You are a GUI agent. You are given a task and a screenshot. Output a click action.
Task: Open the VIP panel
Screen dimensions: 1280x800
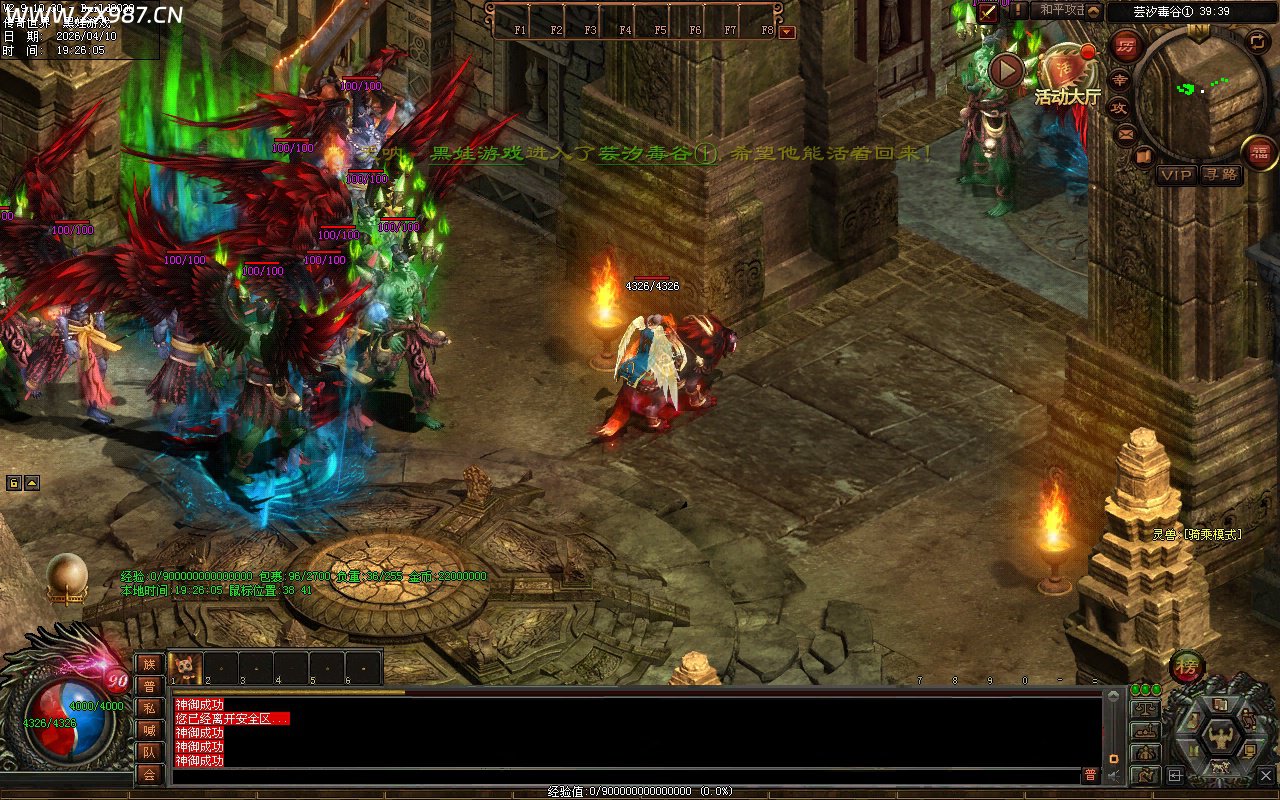click(1177, 174)
